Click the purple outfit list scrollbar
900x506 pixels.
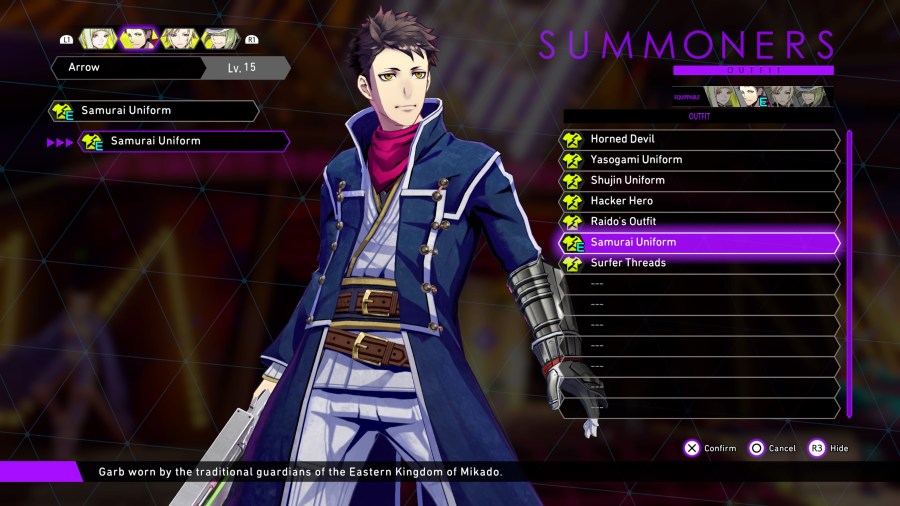[849, 272]
